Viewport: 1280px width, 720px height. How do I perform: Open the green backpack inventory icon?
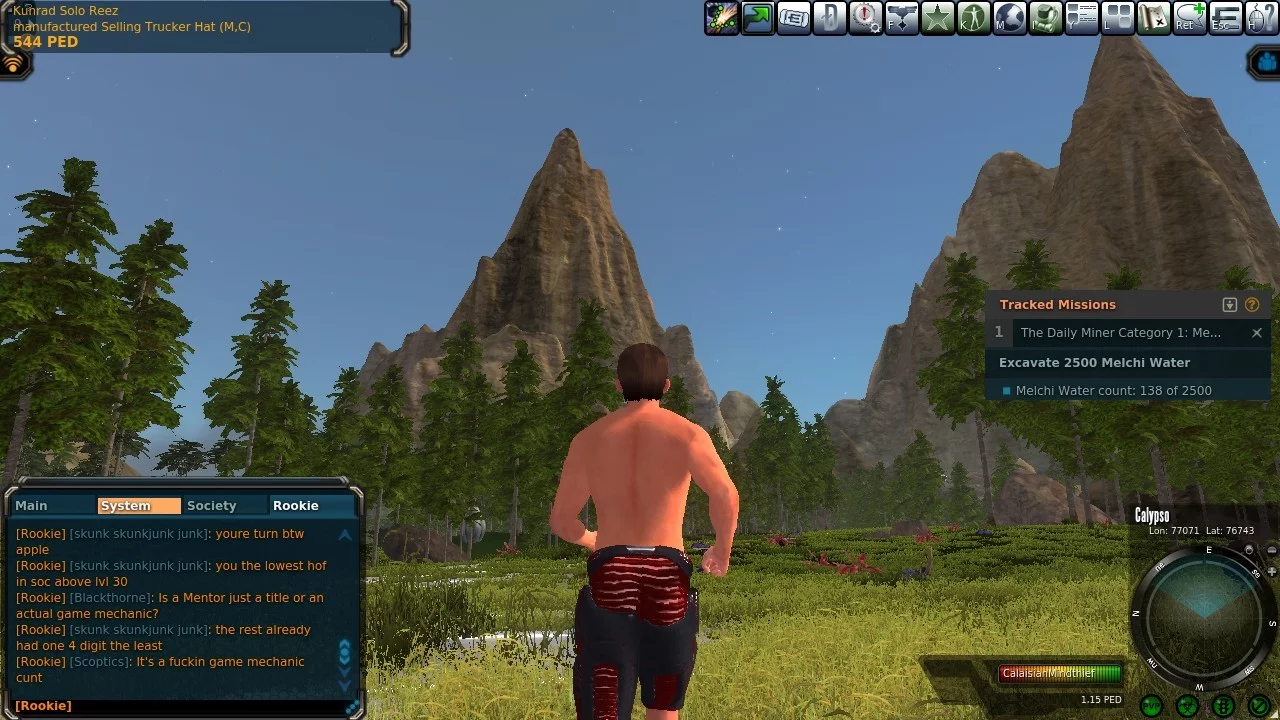click(x=1045, y=18)
